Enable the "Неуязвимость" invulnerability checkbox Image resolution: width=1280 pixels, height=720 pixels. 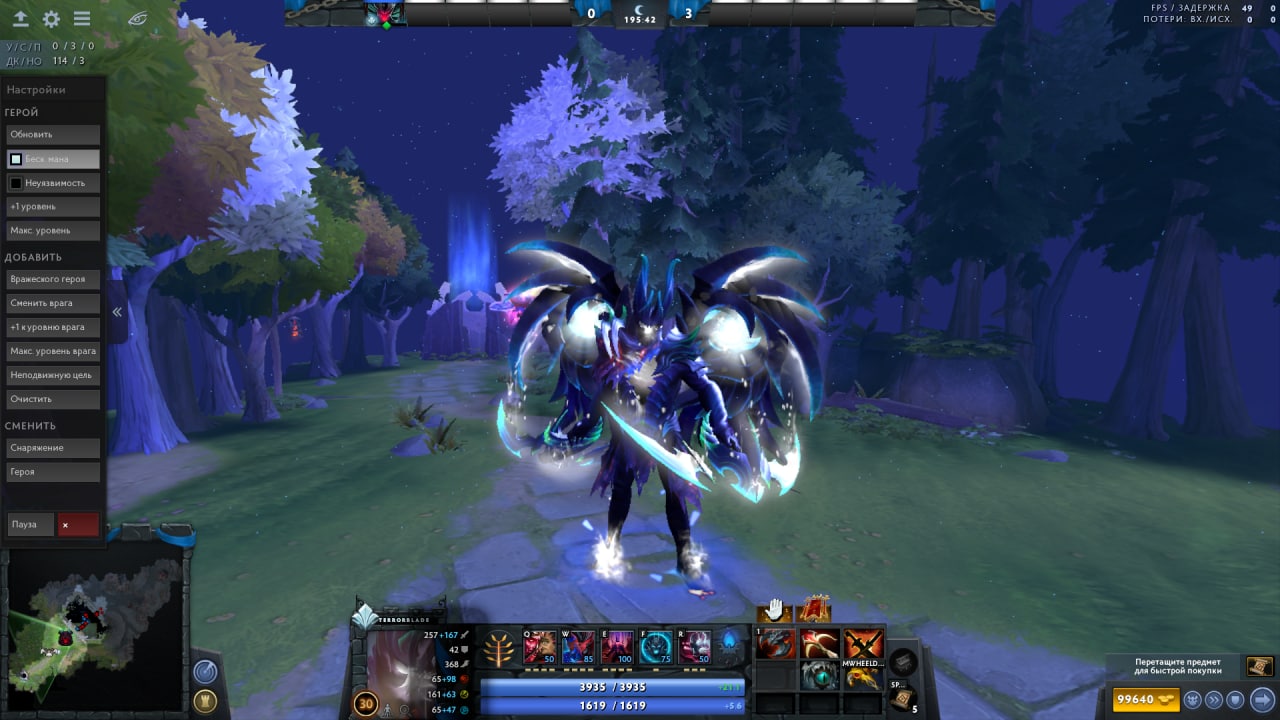tap(16, 183)
